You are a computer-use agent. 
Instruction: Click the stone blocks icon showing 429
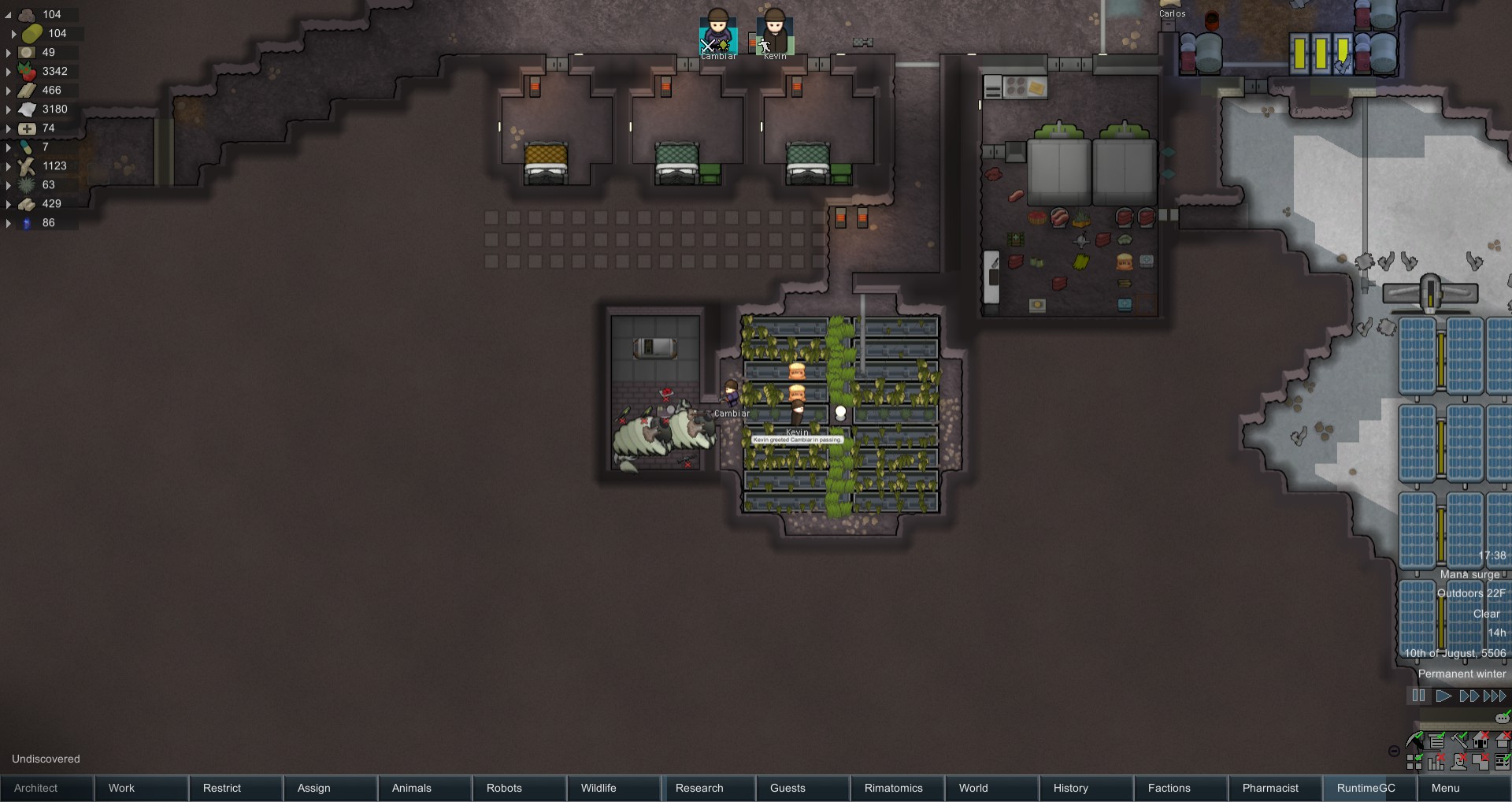point(28,204)
